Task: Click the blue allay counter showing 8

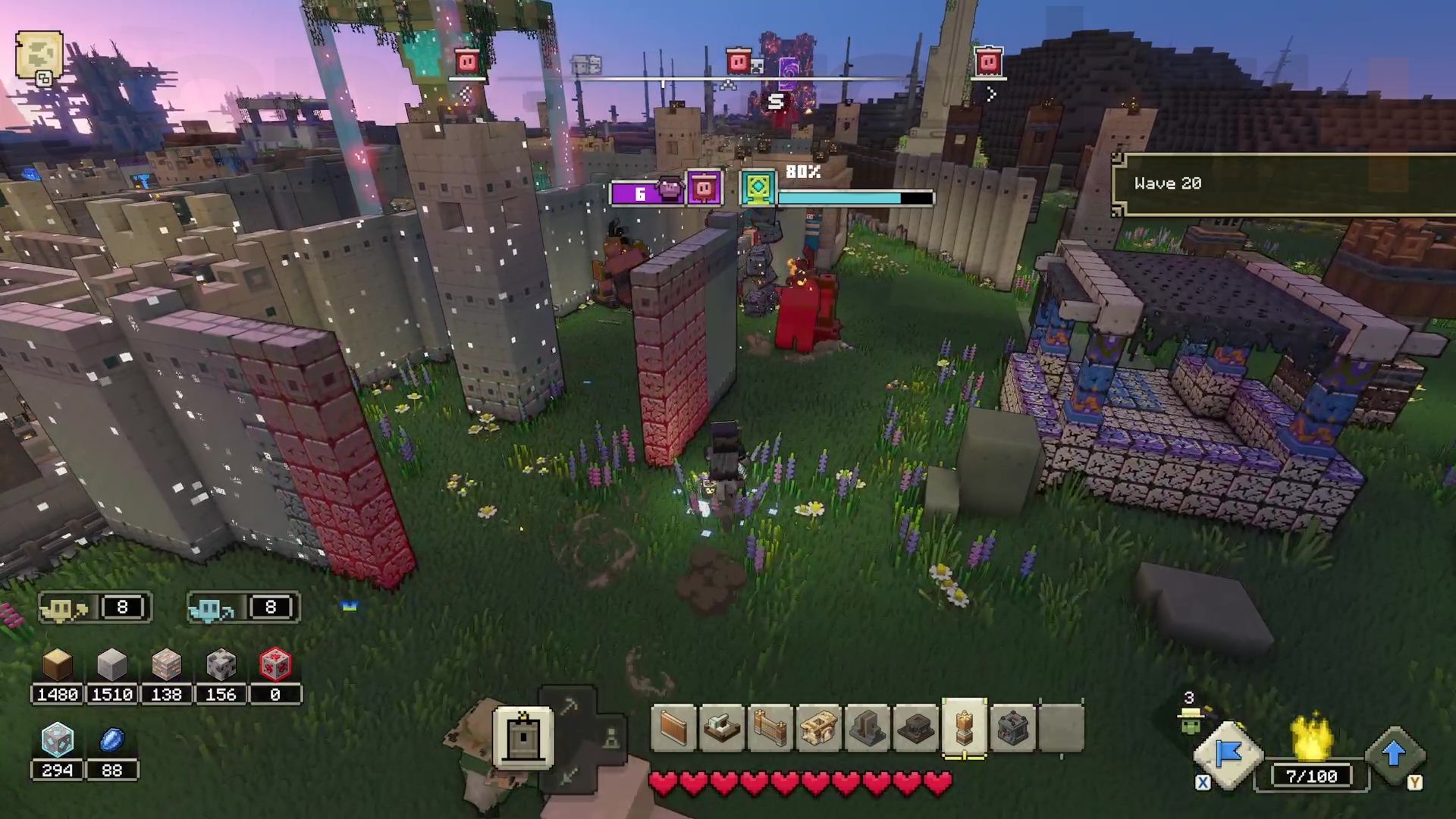Action: [243, 607]
